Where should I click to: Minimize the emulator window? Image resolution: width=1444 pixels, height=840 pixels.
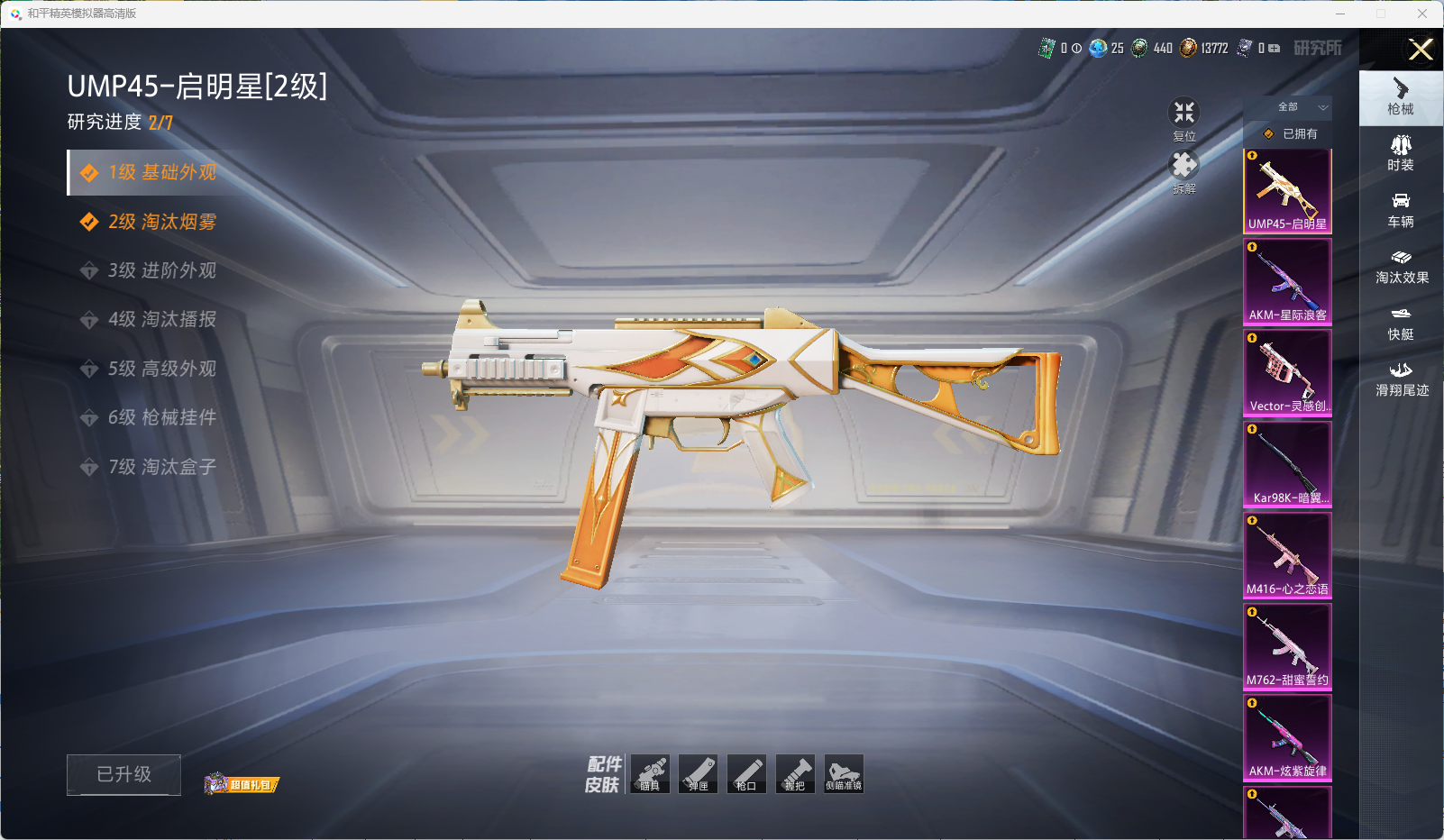pyautogui.click(x=1340, y=14)
